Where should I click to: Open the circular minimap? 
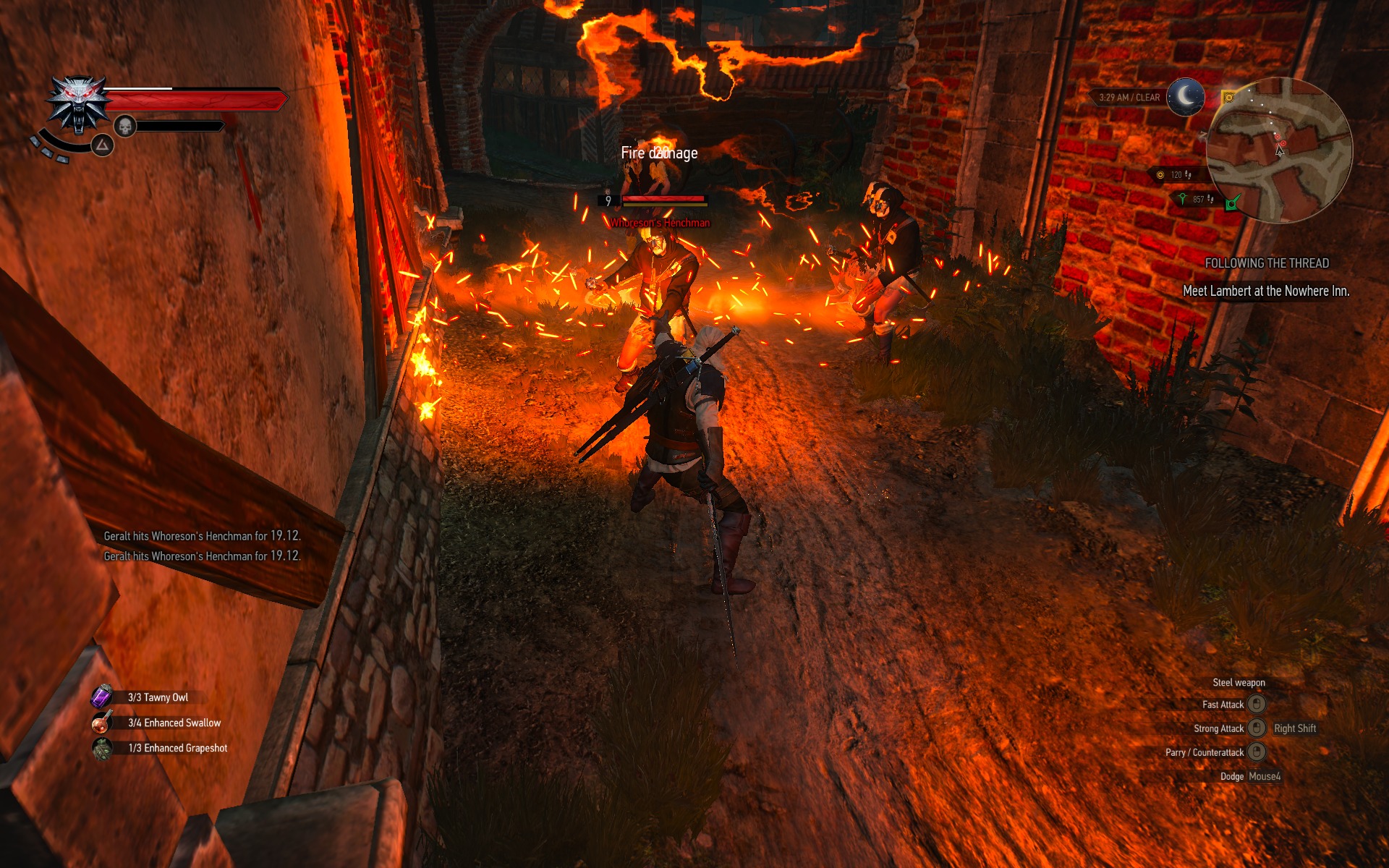tap(1278, 150)
